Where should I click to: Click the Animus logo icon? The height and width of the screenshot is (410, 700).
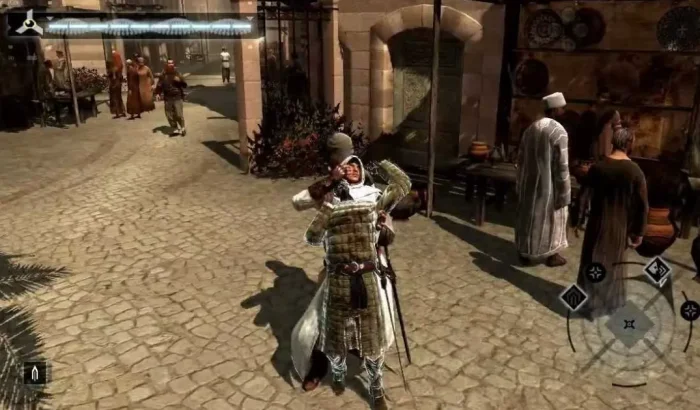(x=29, y=22)
